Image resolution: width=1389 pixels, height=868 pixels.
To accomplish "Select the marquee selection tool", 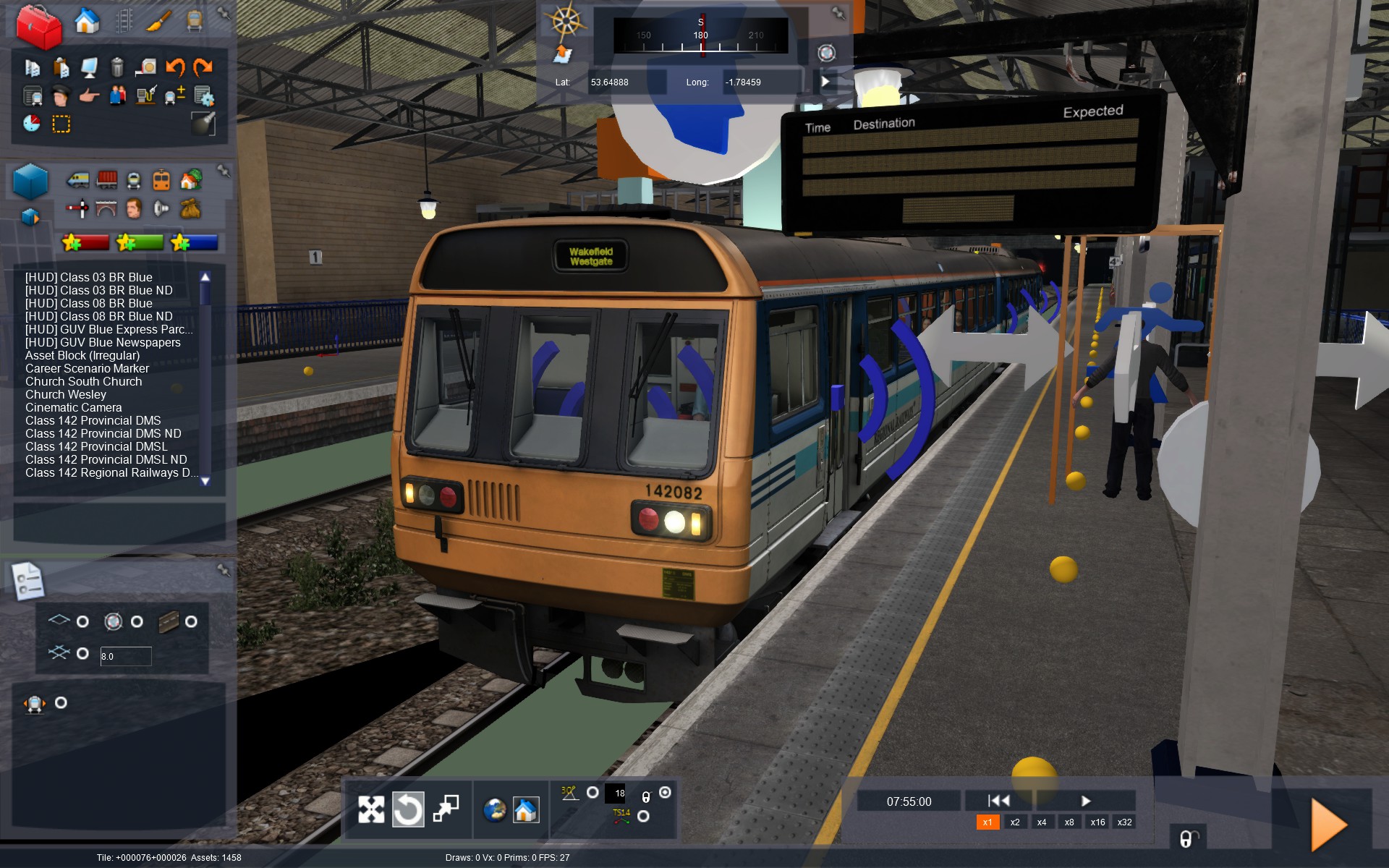I will click(60, 124).
